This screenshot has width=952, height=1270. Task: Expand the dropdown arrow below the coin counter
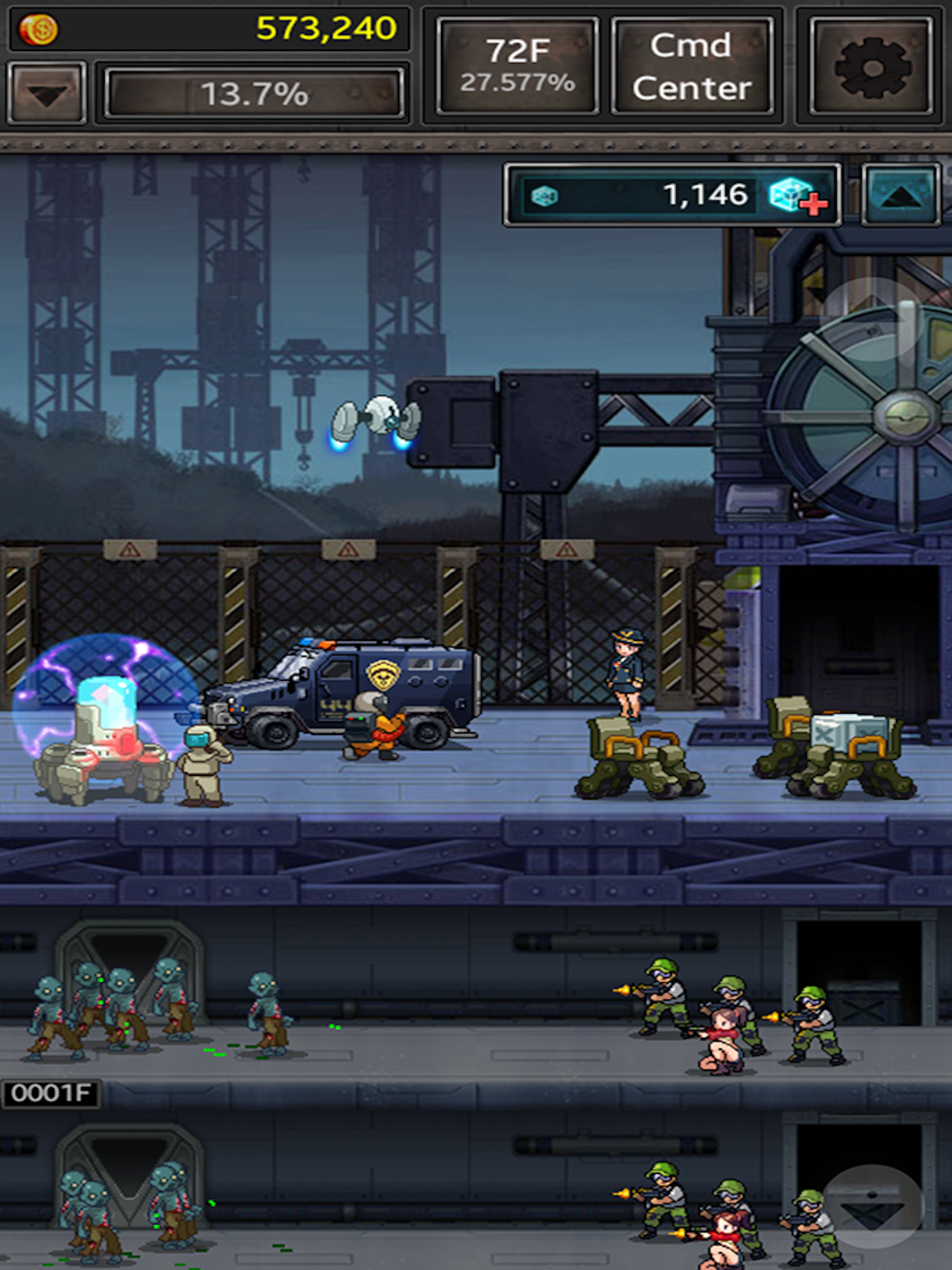pos(47,93)
